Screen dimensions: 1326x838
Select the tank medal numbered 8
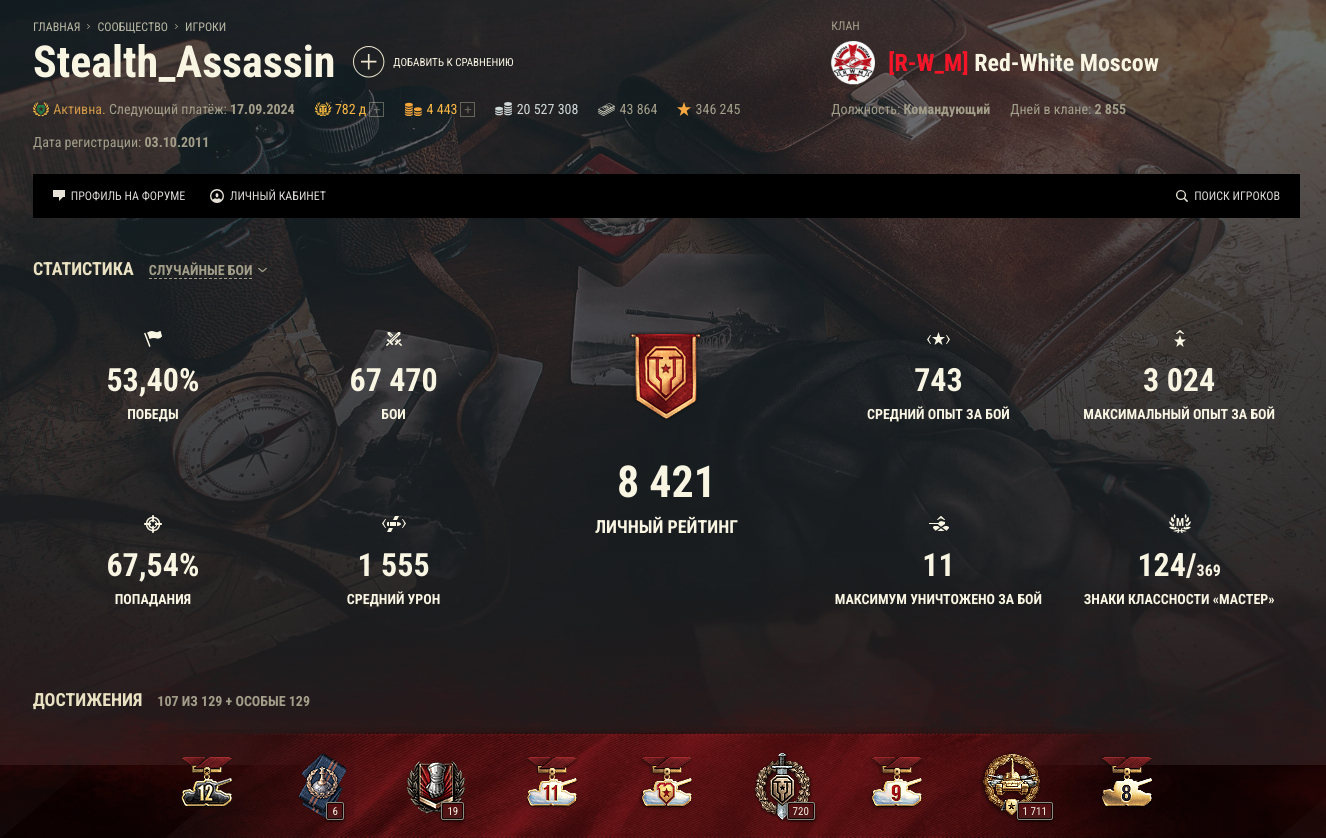point(1127,784)
